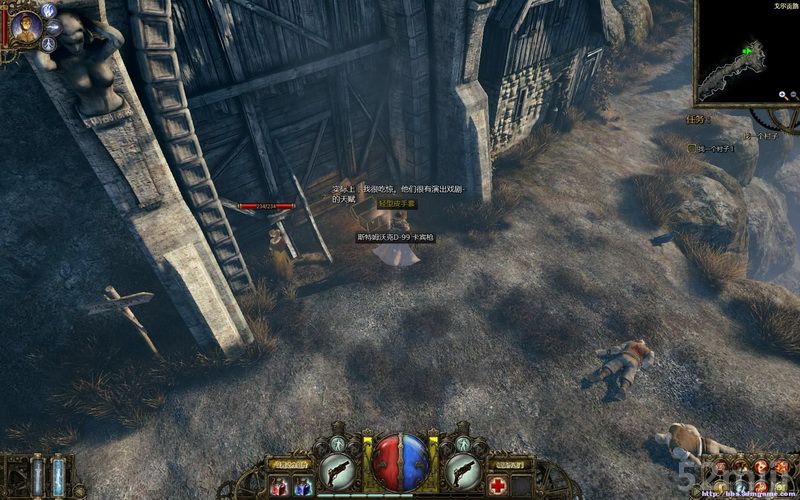The height and width of the screenshot is (500, 800).
Task: Pick up the 轻型皮手套 loot label
Action: coord(396,204)
